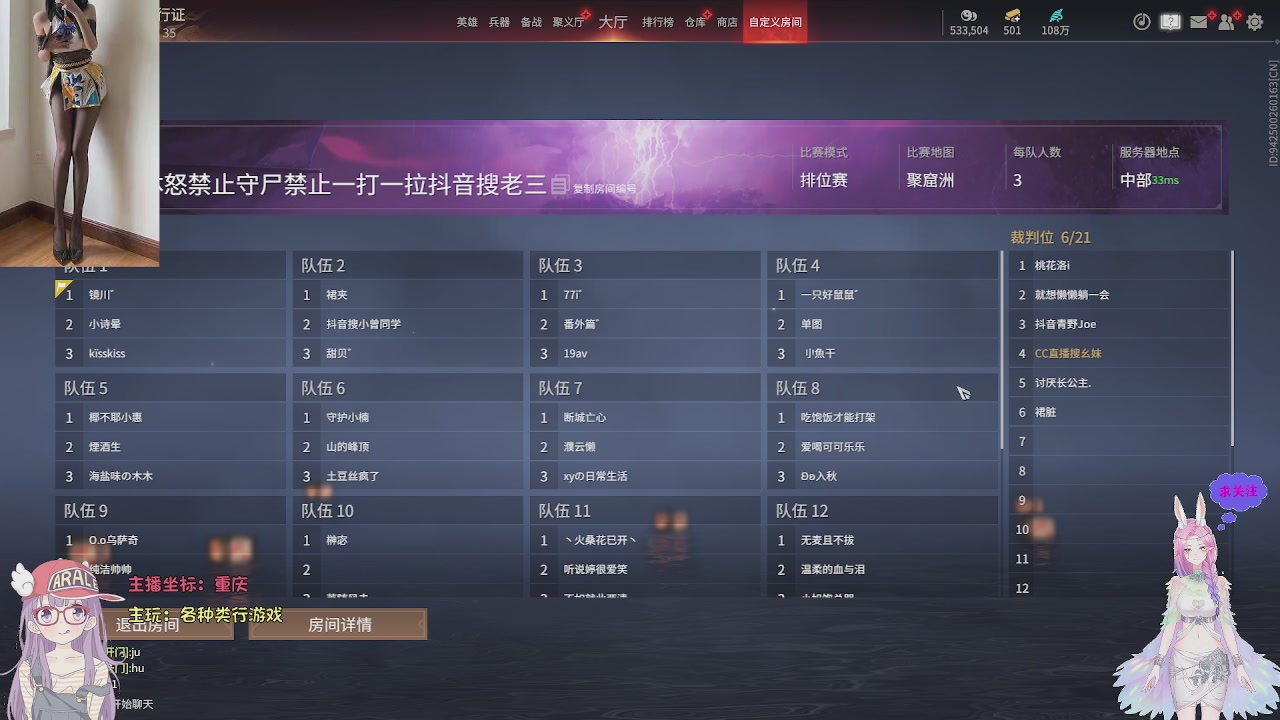Image resolution: width=1280 pixels, height=720 pixels.
Task: Open the 商店 shop tab
Action: coord(727,21)
